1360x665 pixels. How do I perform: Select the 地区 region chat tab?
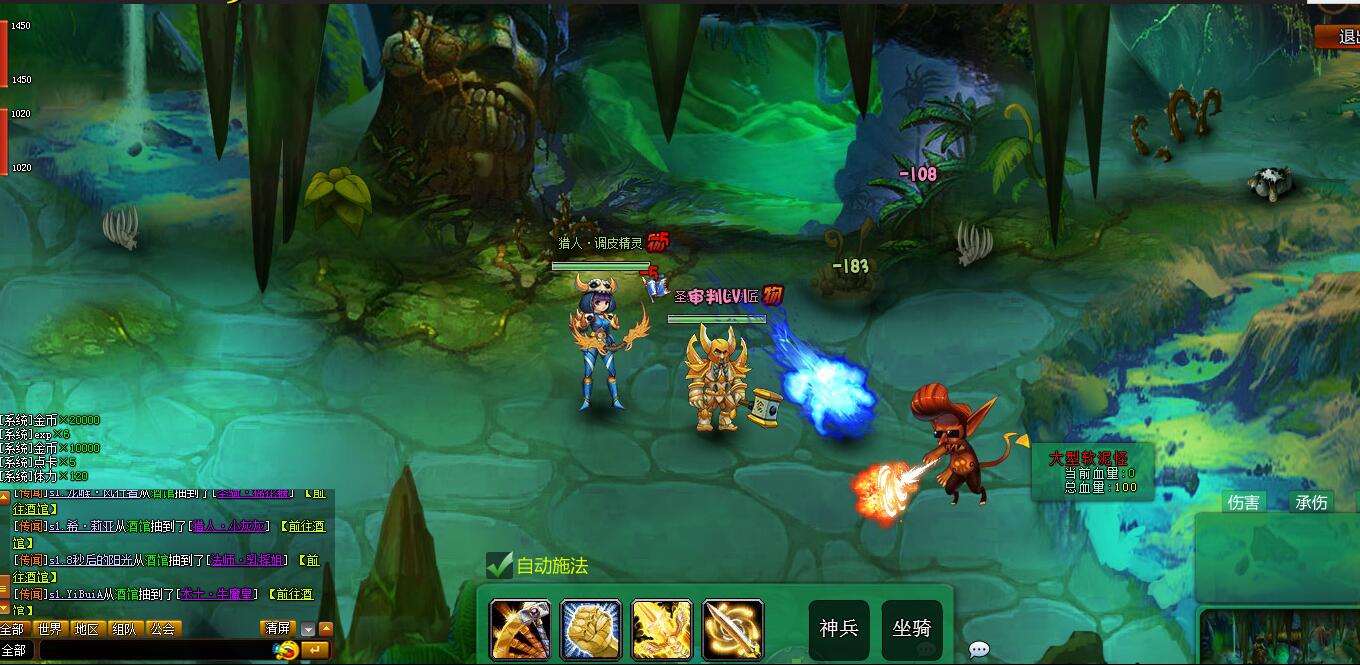tap(88, 629)
